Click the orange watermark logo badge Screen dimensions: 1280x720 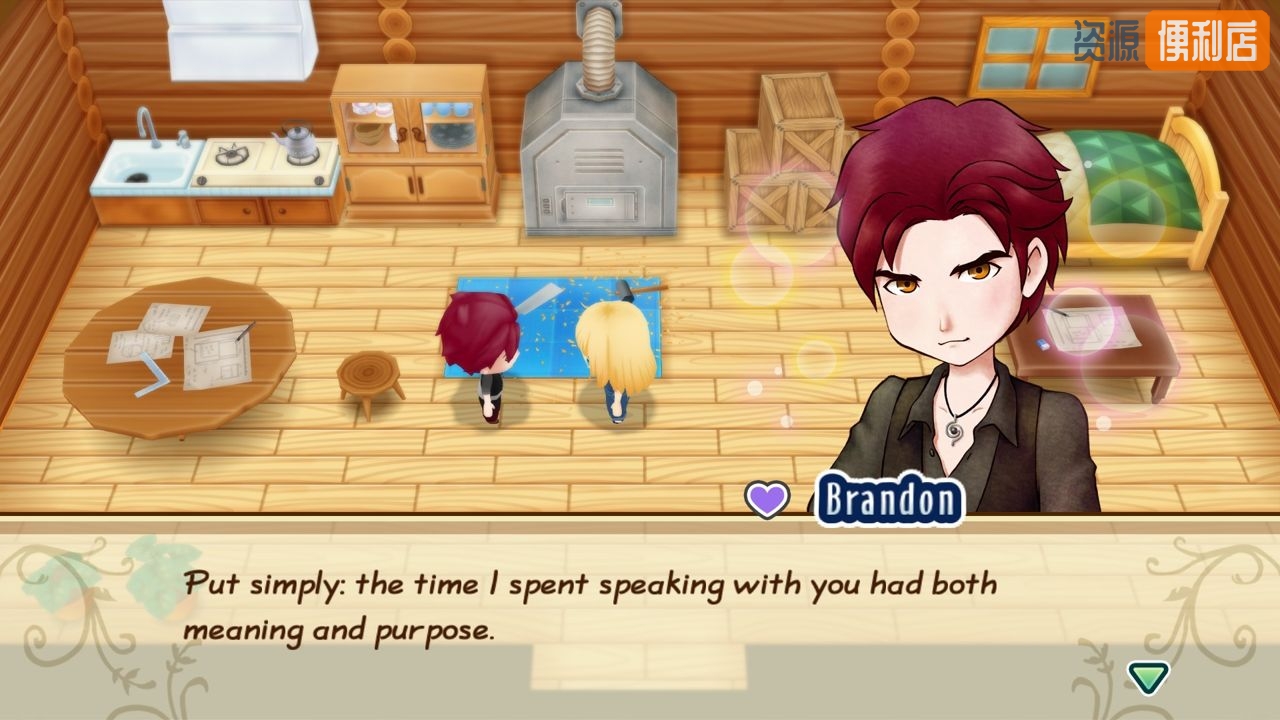click(x=1206, y=41)
